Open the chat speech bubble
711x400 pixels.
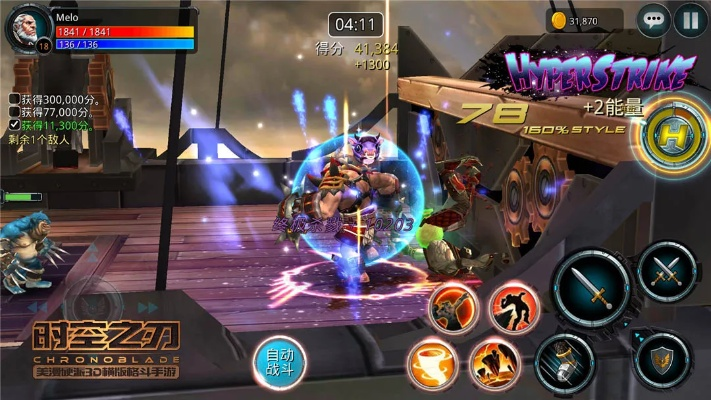[x=654, y=19]
